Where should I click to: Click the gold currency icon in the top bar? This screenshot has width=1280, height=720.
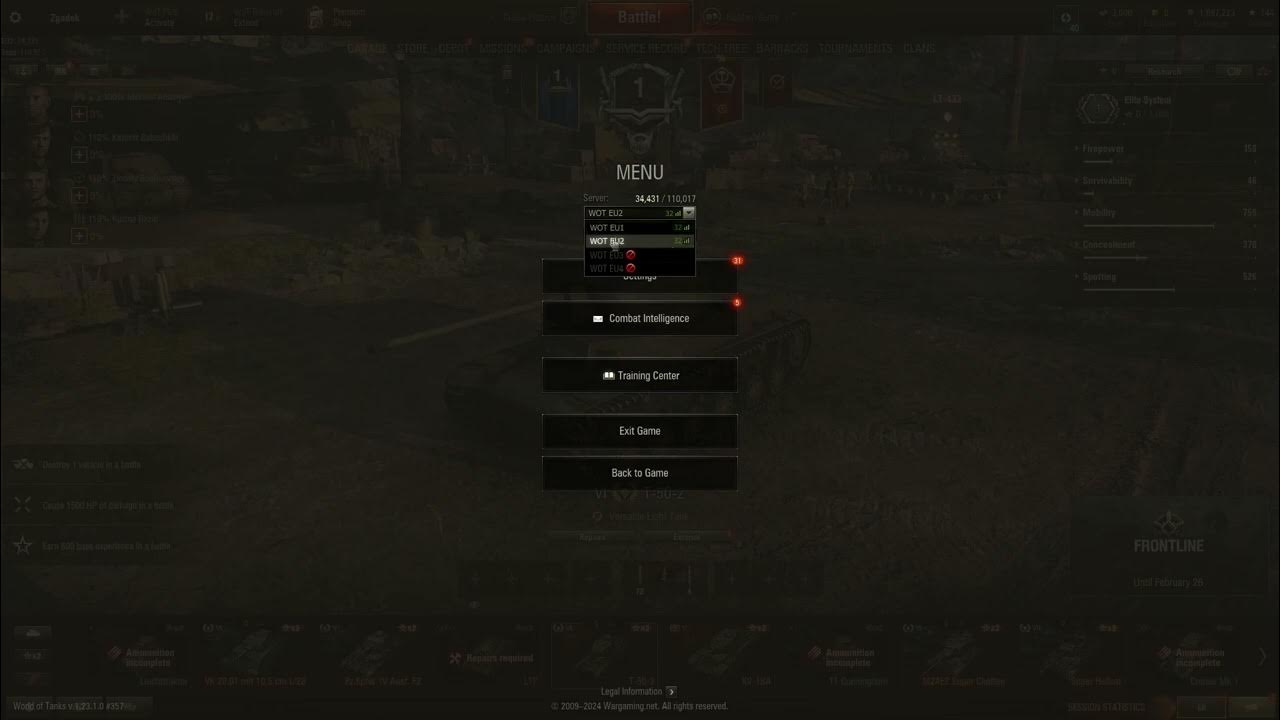[x=1155, y=13]
